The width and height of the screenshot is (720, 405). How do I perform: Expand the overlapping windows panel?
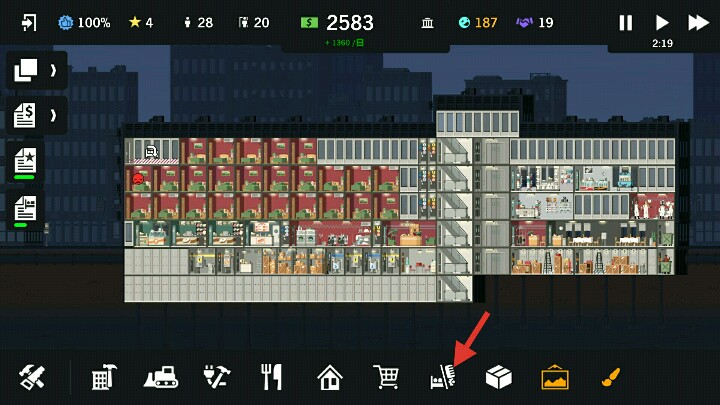point(36,70)
